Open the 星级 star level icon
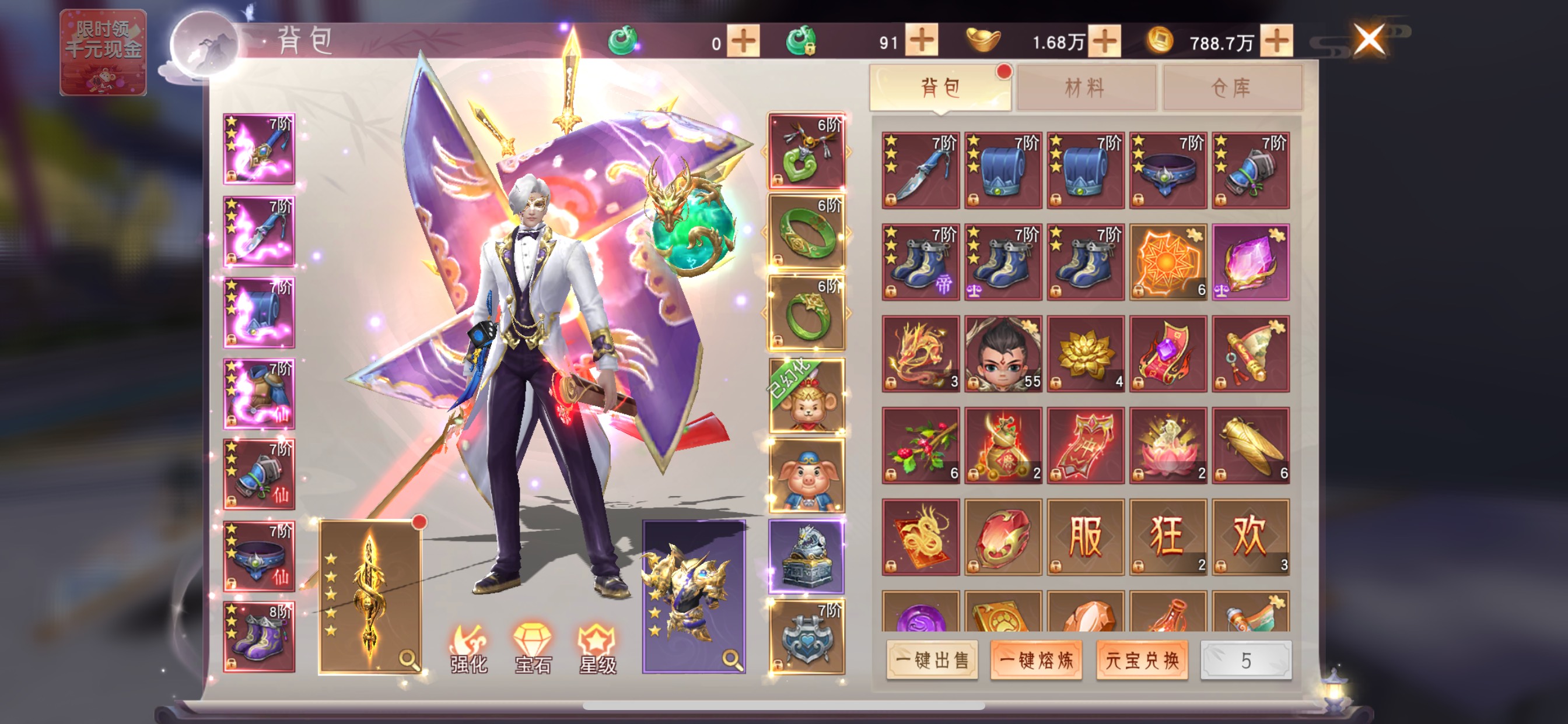The width and height of the screenshot is (1568, 724). click(x=597, y=648)
